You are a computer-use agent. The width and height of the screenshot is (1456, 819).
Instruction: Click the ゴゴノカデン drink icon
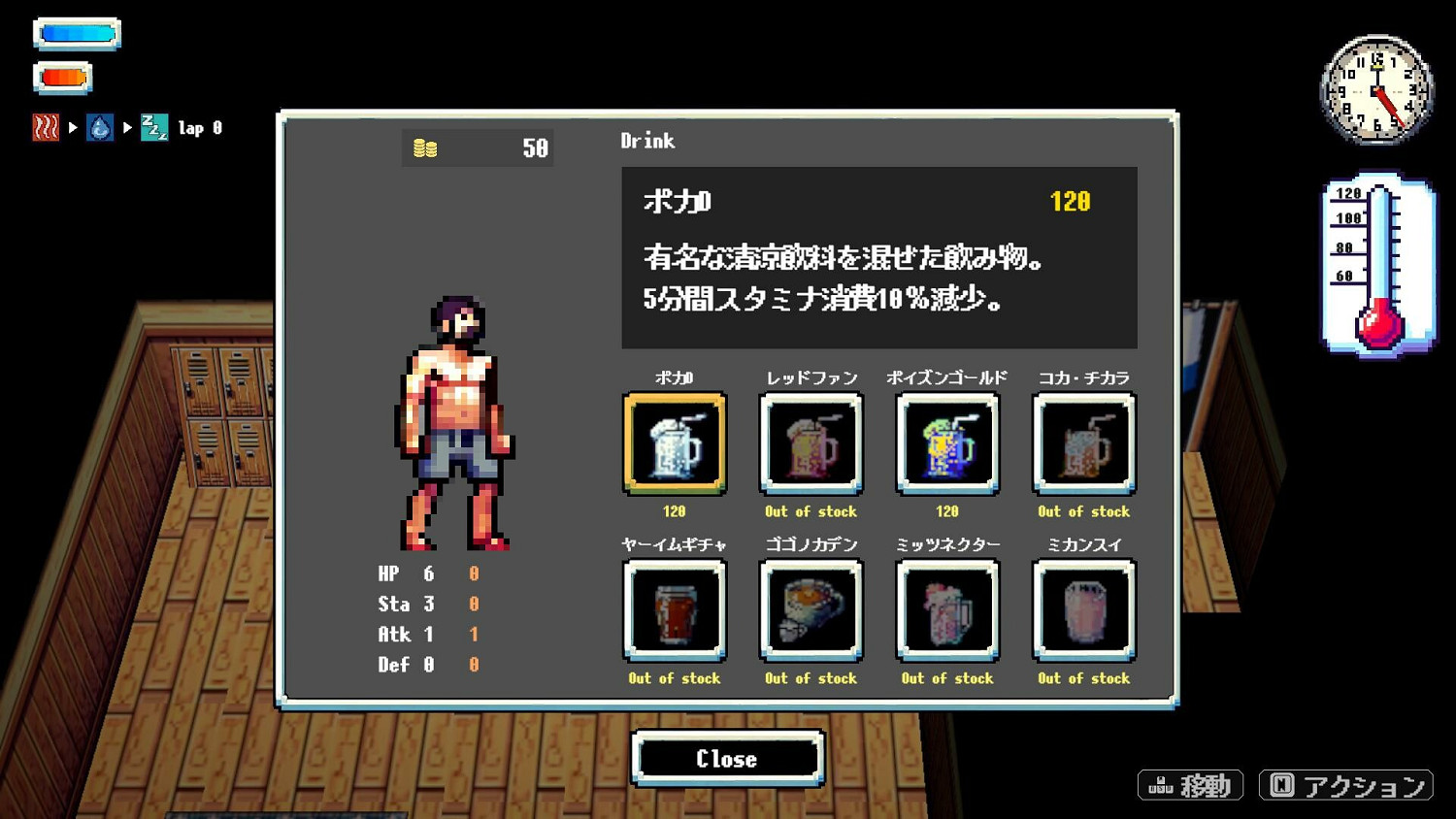click(811, 609)
